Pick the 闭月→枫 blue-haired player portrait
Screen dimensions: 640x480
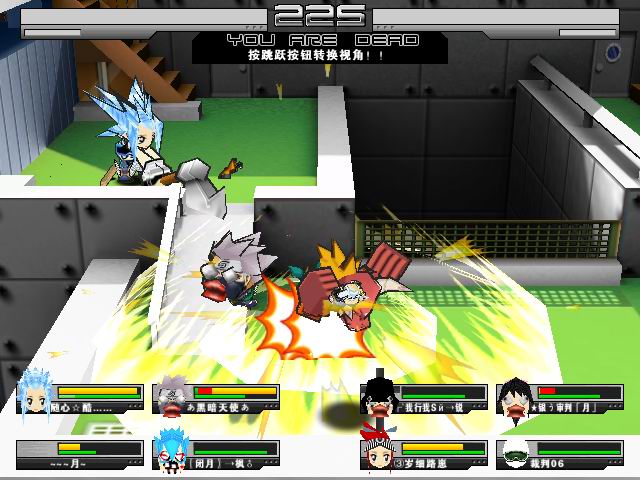[170, 453]
